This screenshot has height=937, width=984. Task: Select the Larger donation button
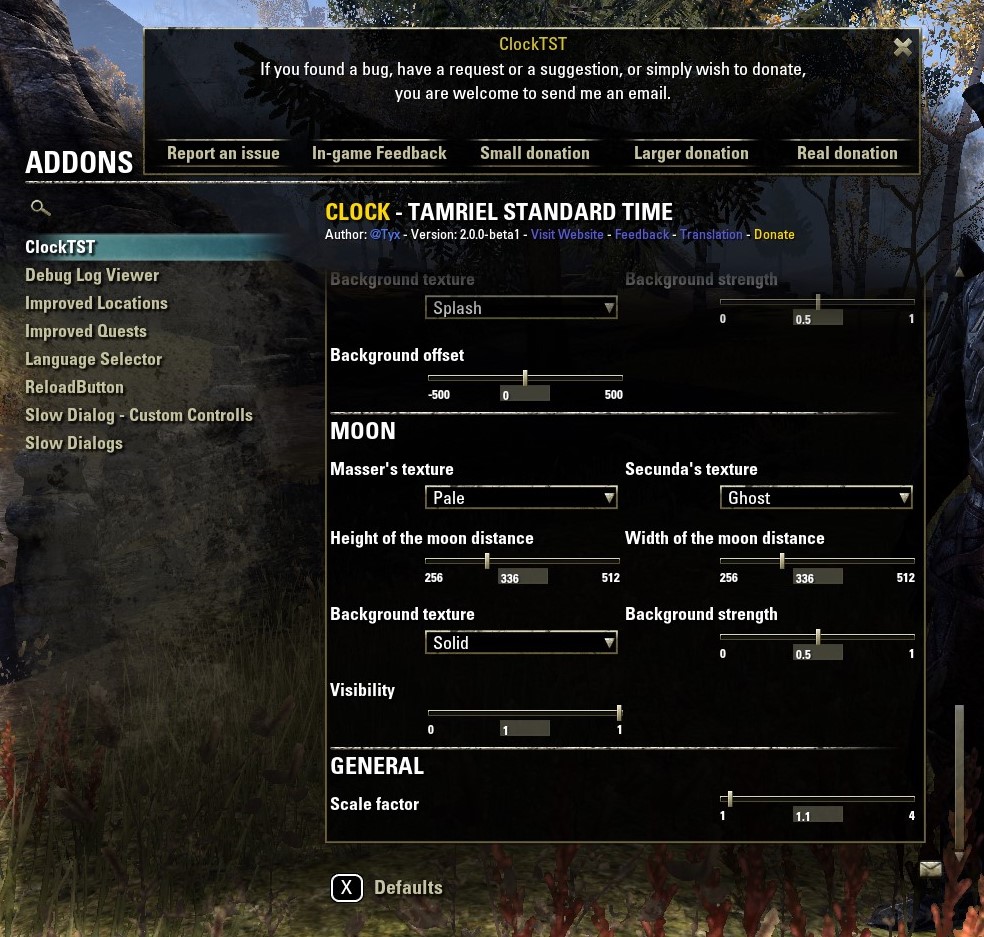pyautogui.click(x=691, y=153)
